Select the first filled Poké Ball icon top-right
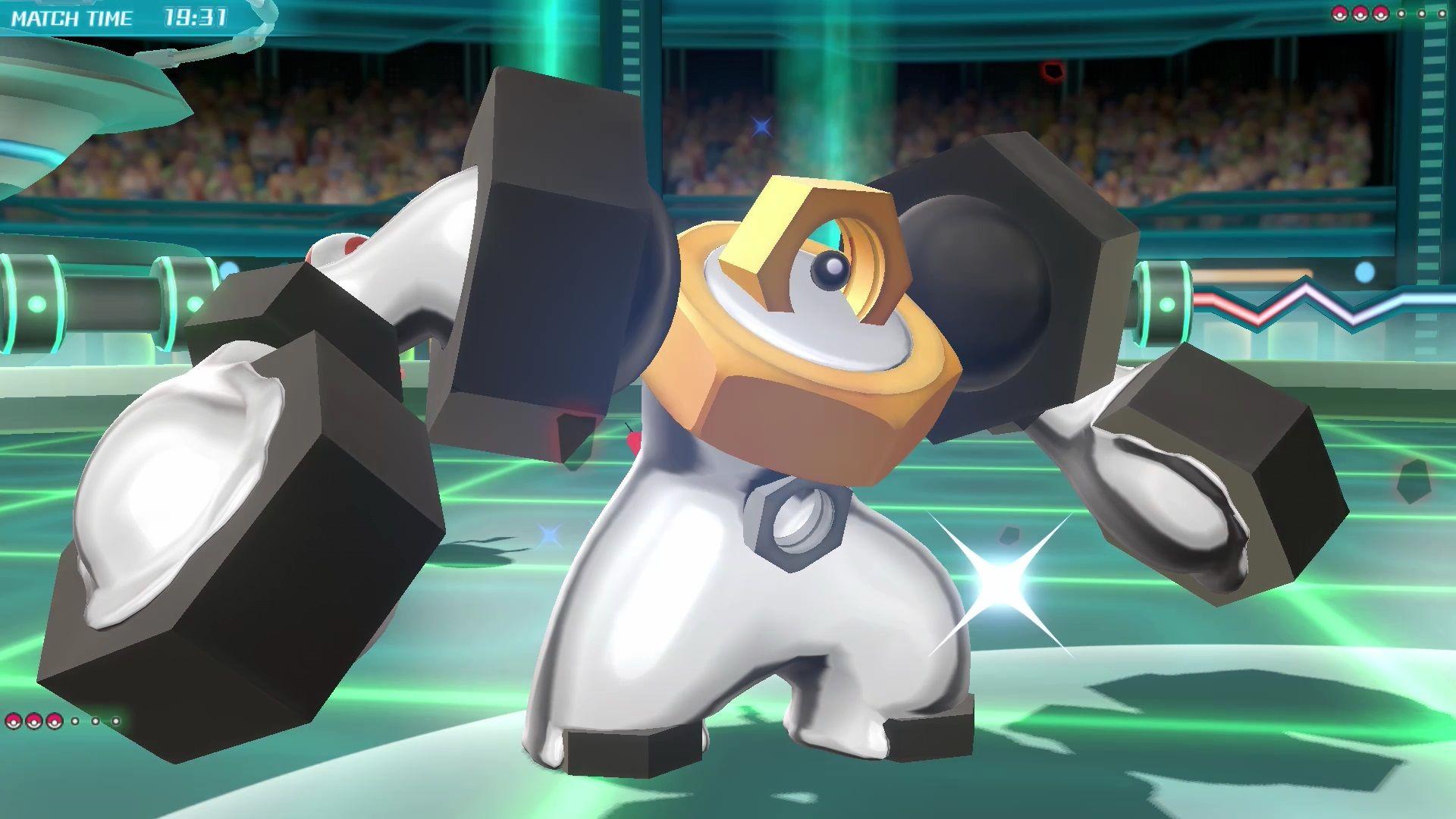This screenshot has width=1456, height=819. pyautogui.click(x=1340, y=13)
